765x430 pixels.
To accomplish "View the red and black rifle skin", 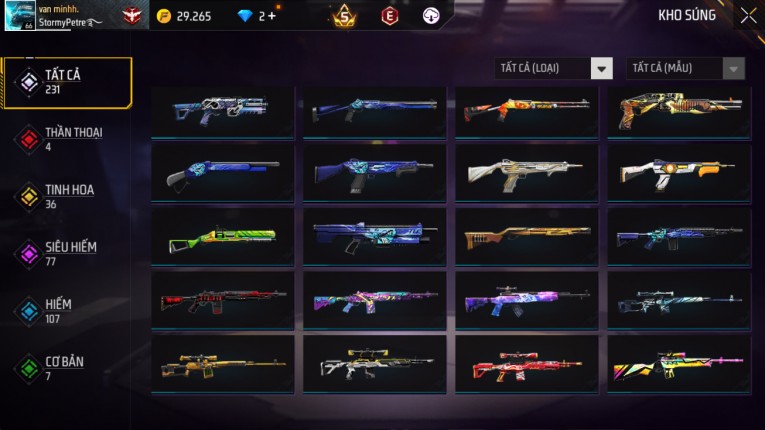I will (222, 301).
